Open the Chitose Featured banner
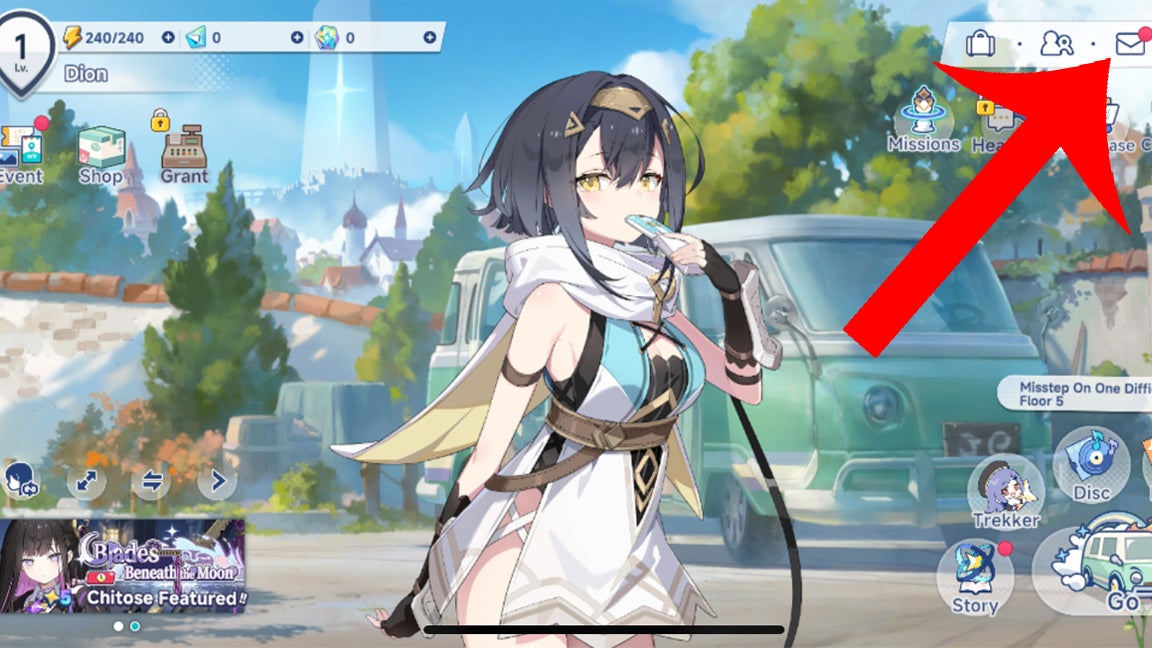The width and height of the screenshot is (1152, 648). [x=122, y=565]
